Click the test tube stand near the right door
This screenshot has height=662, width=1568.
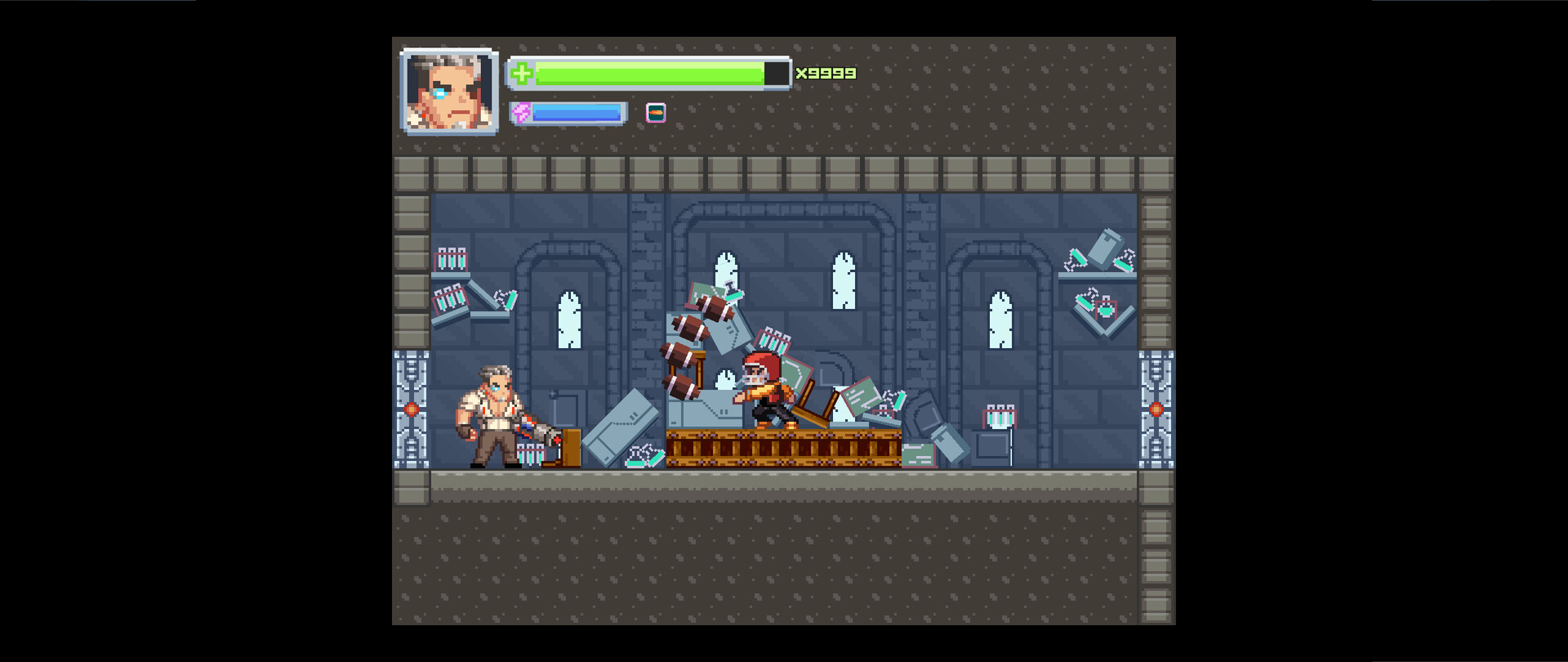999,417
